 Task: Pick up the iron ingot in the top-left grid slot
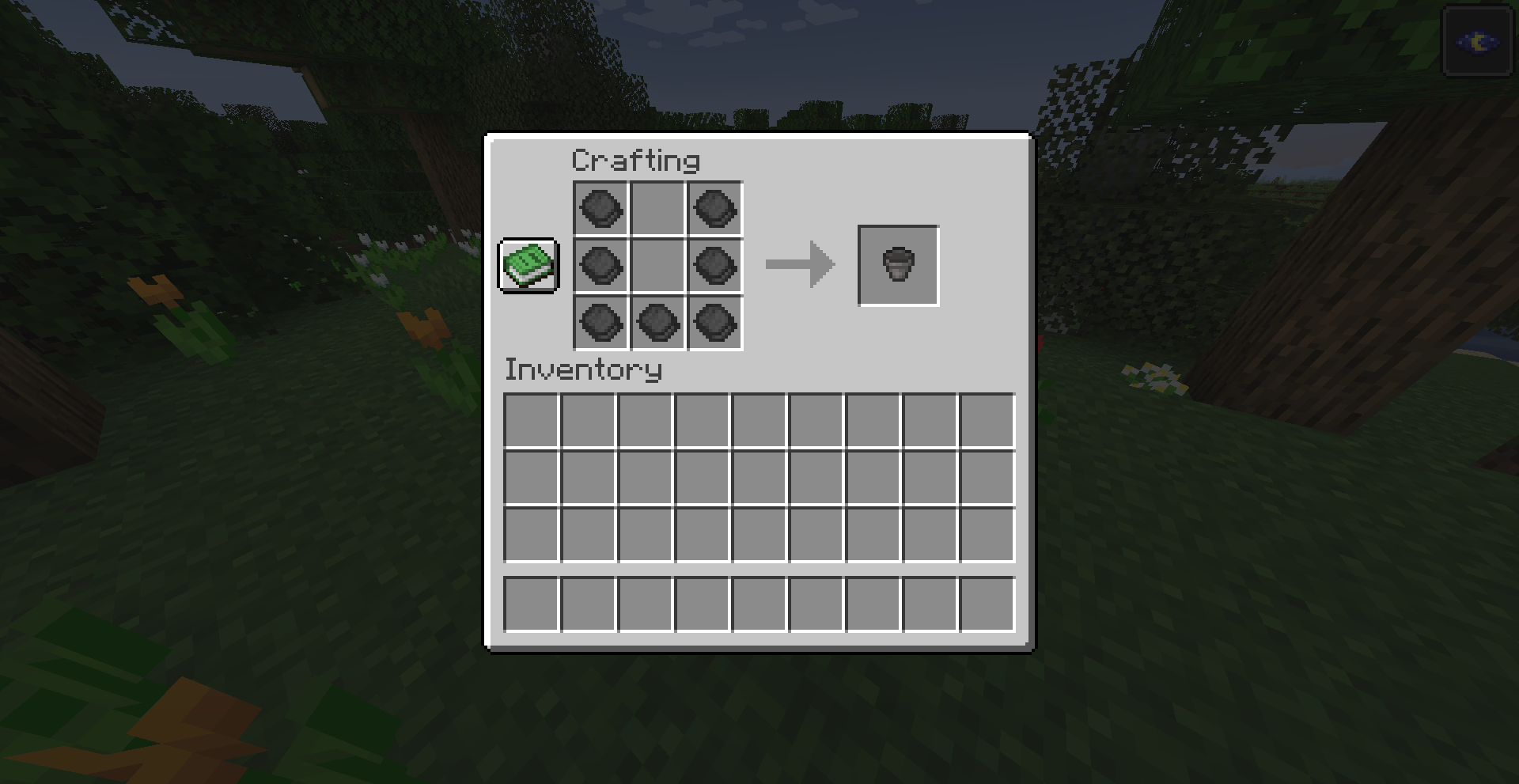[600, 210]
